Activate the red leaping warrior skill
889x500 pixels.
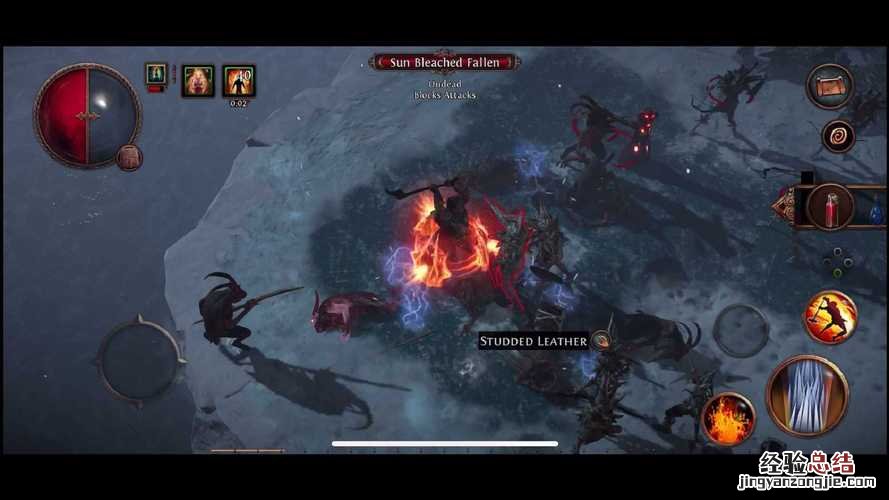point(830,316)
